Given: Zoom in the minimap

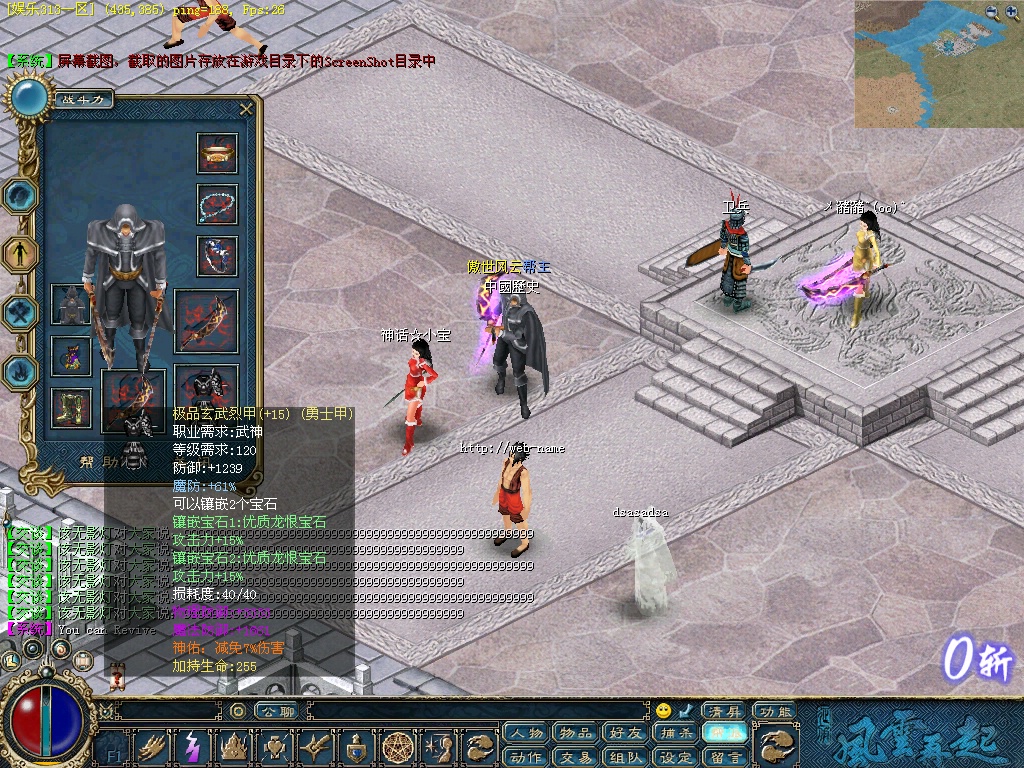Looking at the screenshot, I should pos(1012,12).
